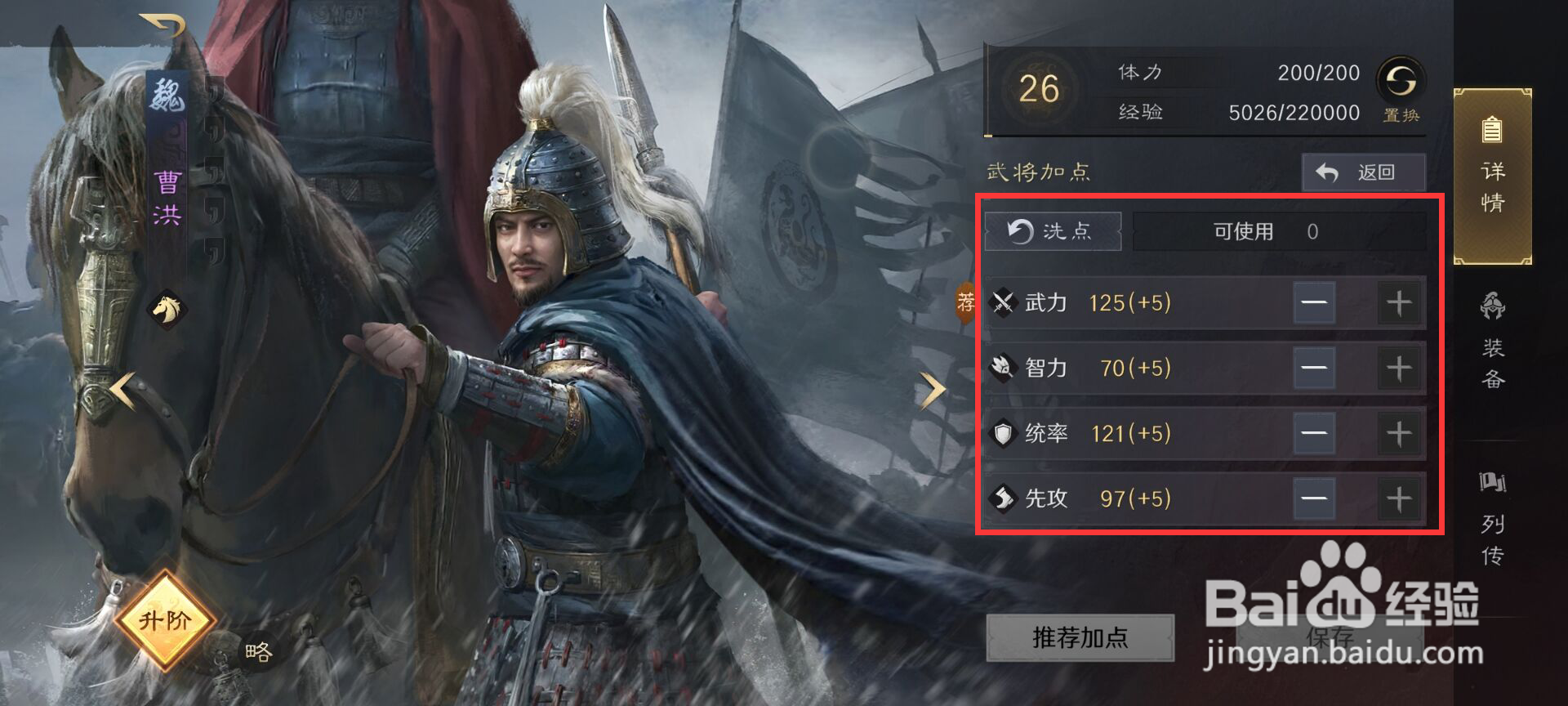Click 洗点 to reset attribute points

(x=1053, y=231)
